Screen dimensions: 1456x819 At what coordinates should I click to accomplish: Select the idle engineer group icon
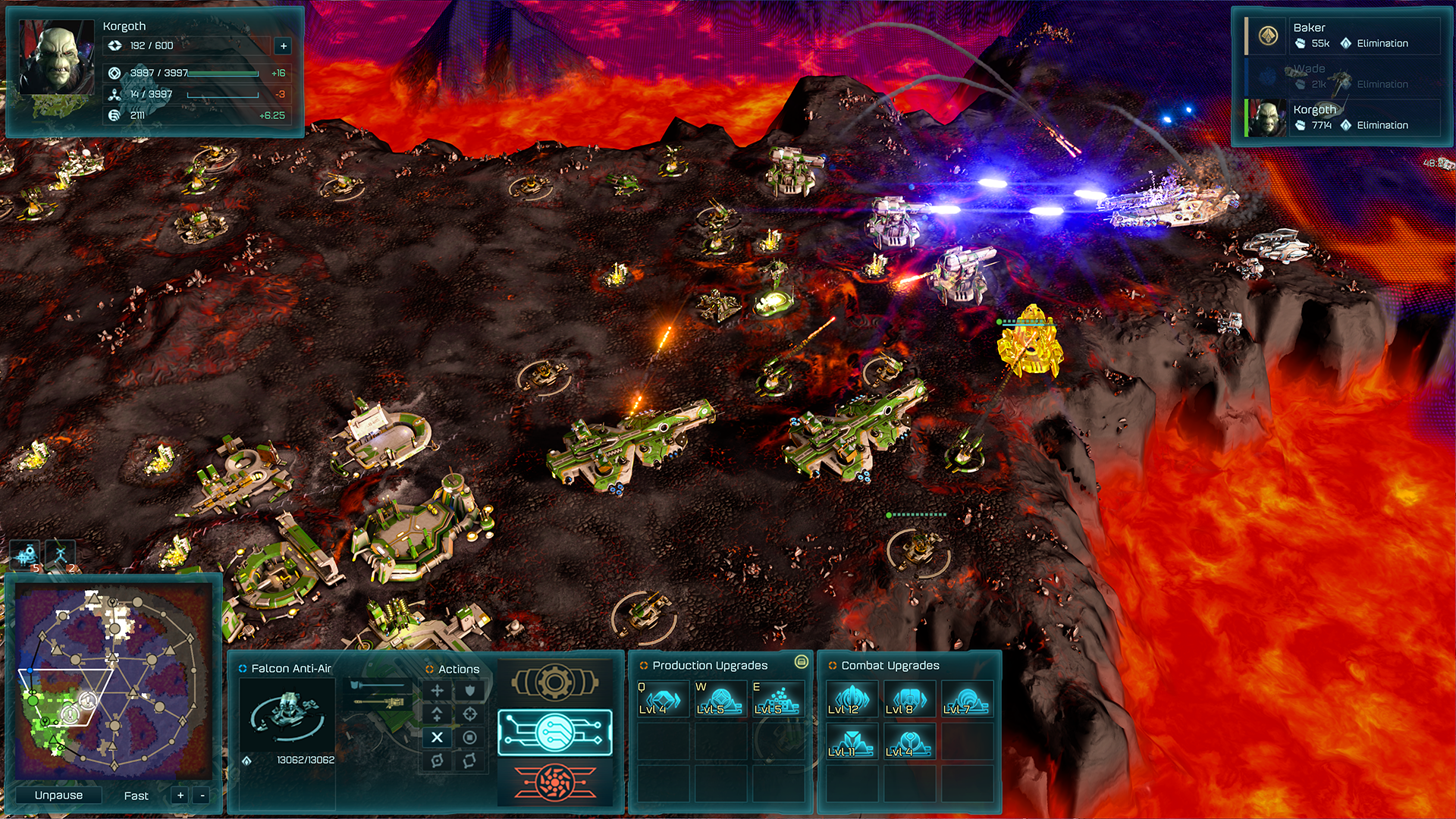point(61,555)
